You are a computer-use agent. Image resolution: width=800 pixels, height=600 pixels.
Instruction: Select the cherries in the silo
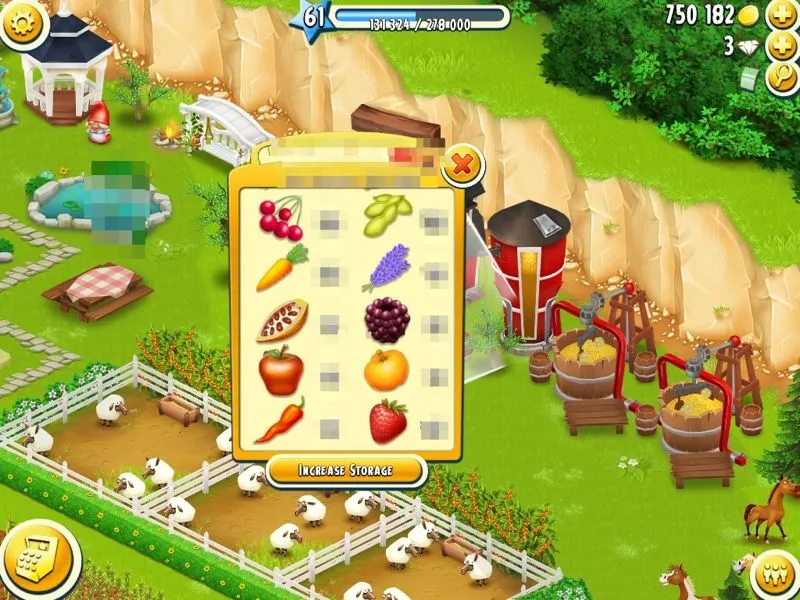(280, 218)
